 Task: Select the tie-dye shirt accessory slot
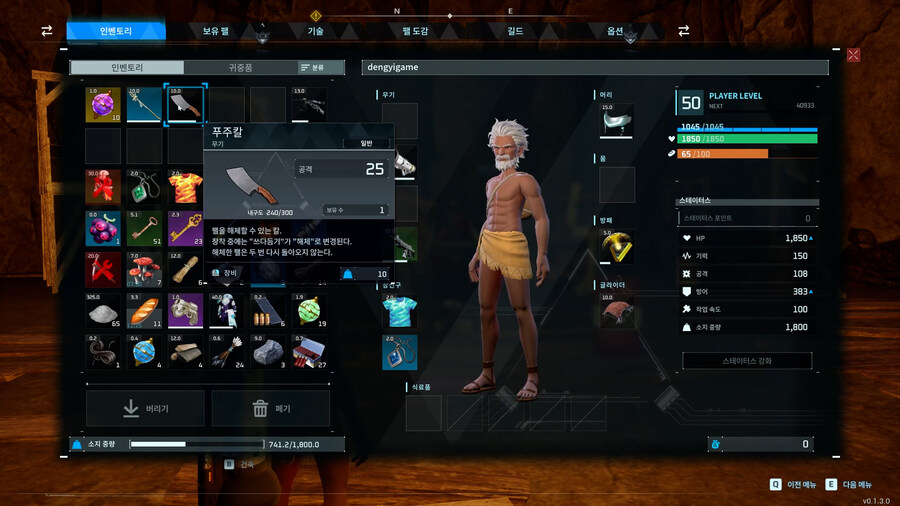coord(399,311)
